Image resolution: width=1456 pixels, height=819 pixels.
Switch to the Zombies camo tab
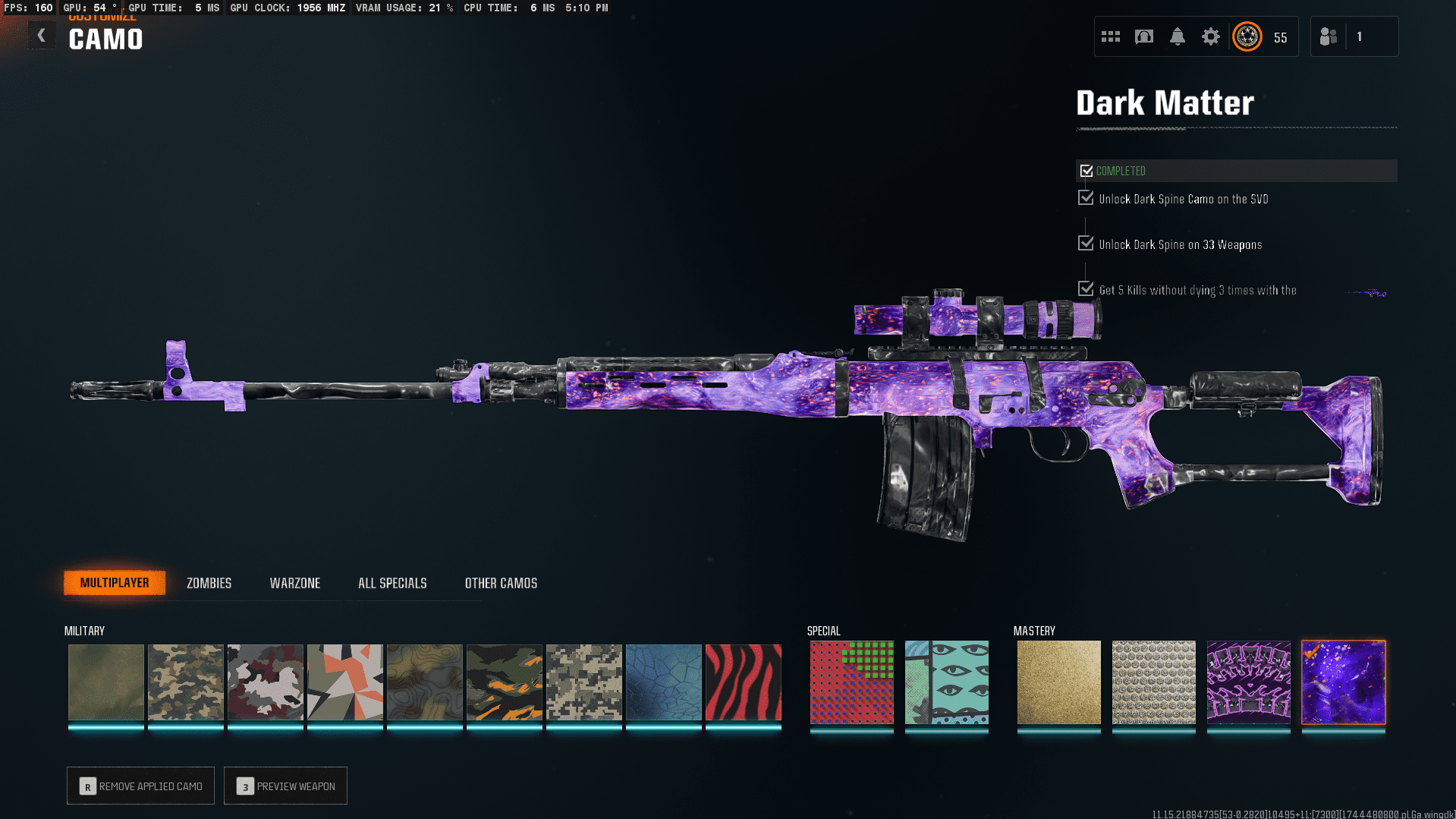tap(209, 583)
